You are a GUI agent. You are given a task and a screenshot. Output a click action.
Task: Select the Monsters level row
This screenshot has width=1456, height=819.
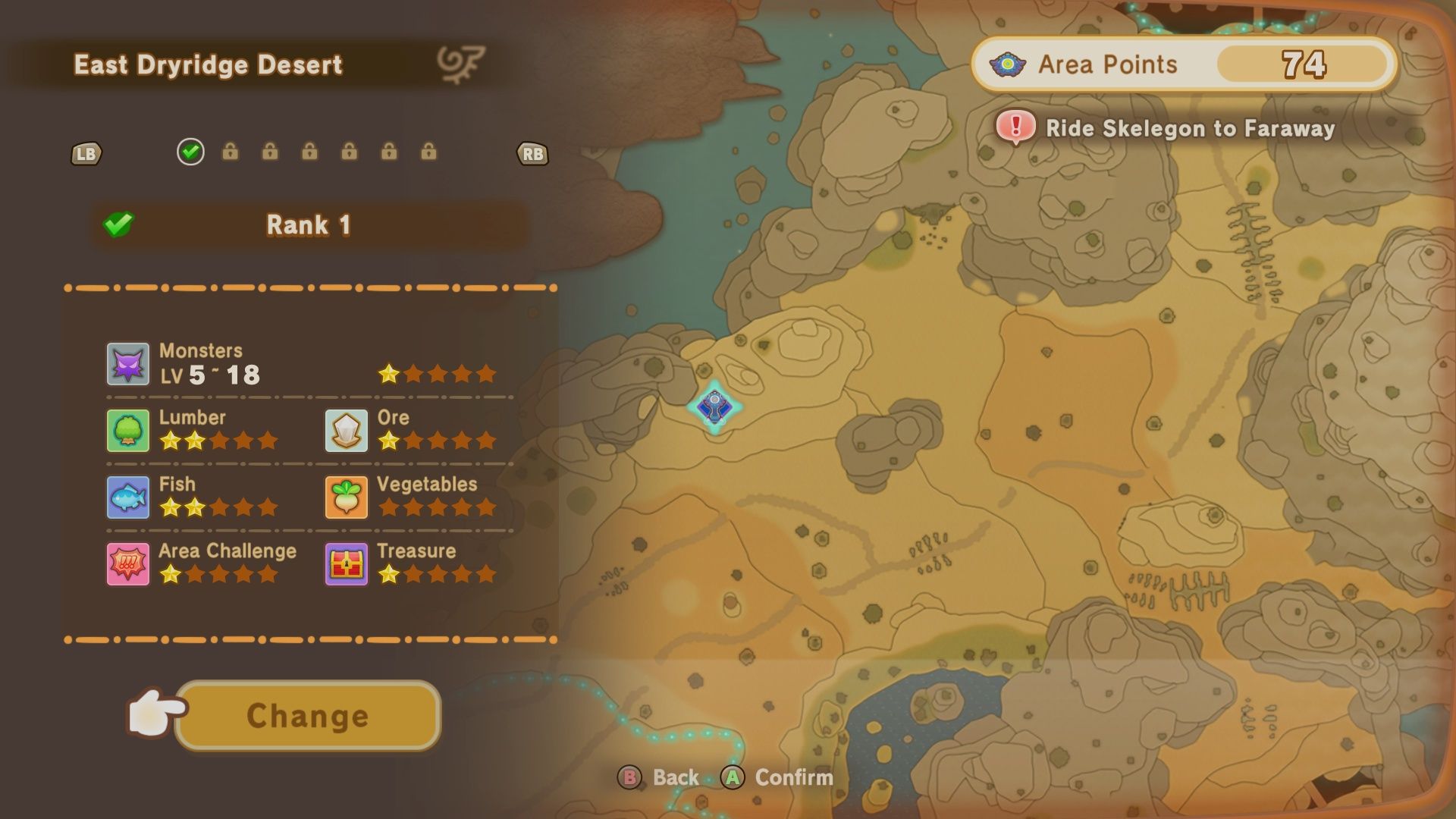tap(303, 364)
